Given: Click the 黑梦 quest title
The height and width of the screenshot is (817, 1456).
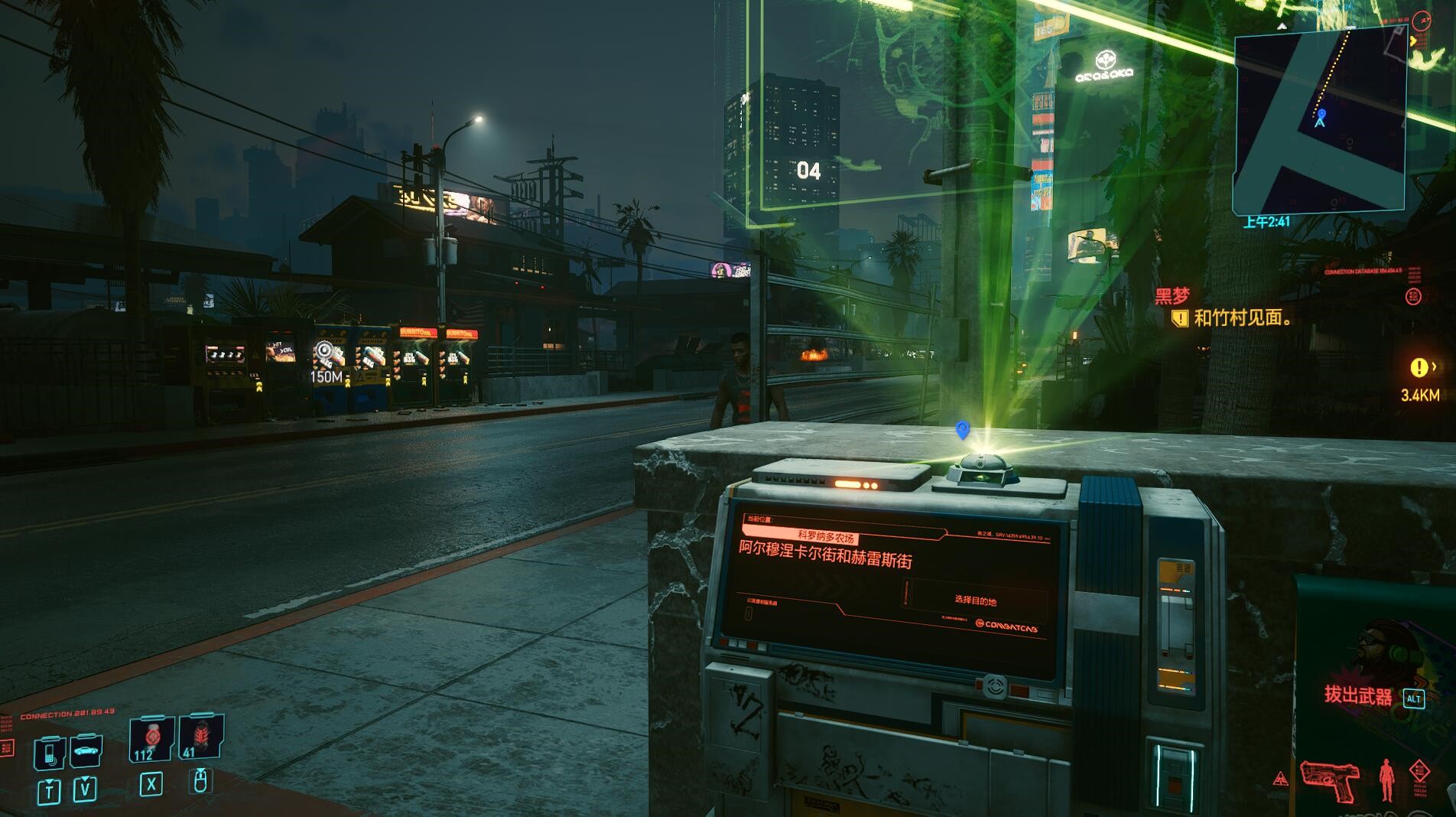Looking at the screenshot, I should [1172, 296].
